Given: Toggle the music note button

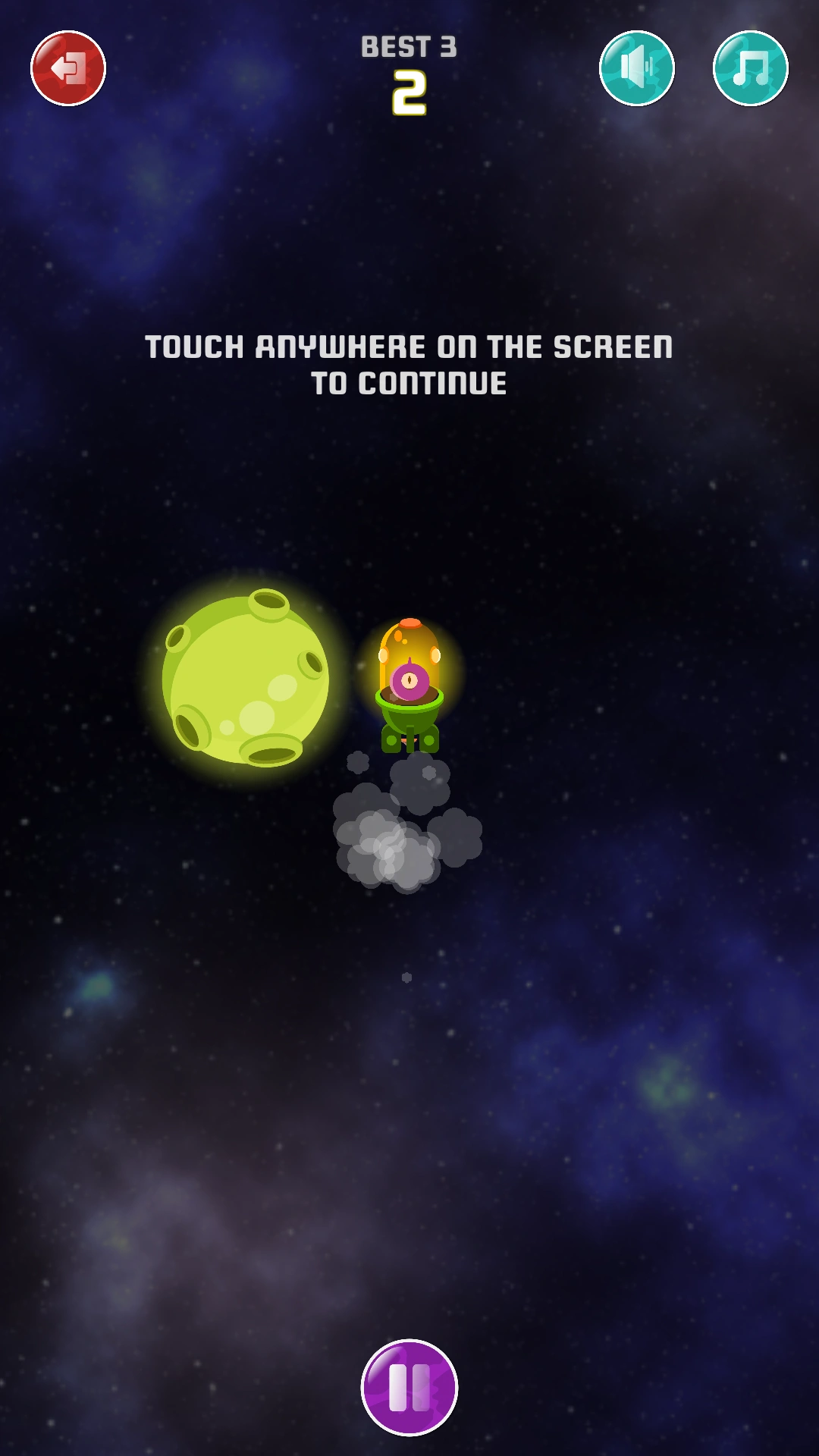Looking at the screenshot, I should [751, 68].
